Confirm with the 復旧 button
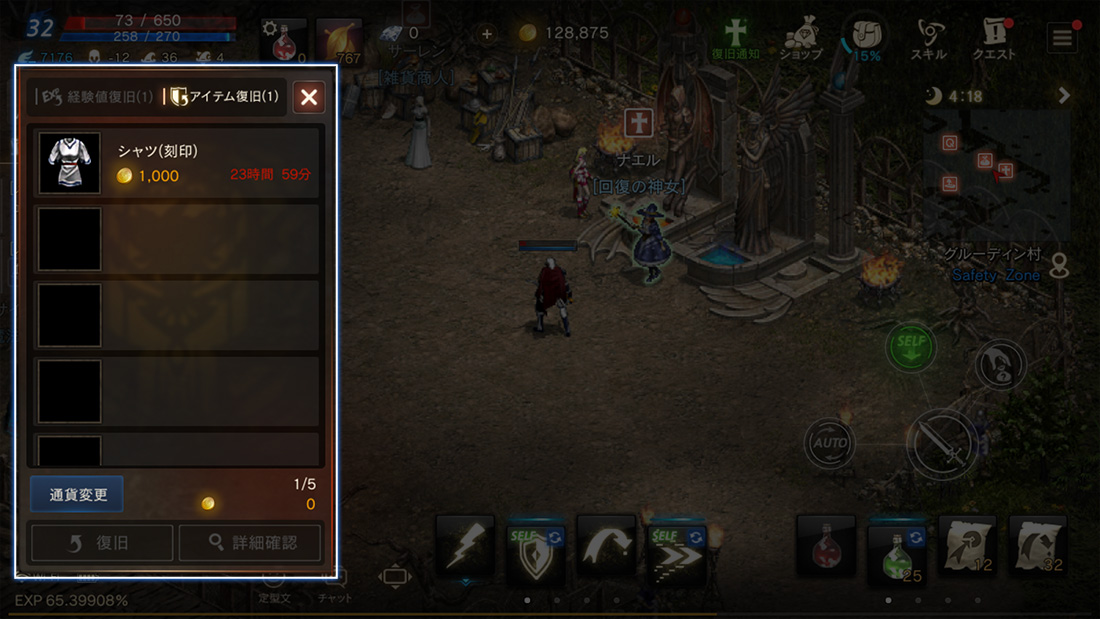1100x619 pixels. pyautogui.click(x=101, y=543)
